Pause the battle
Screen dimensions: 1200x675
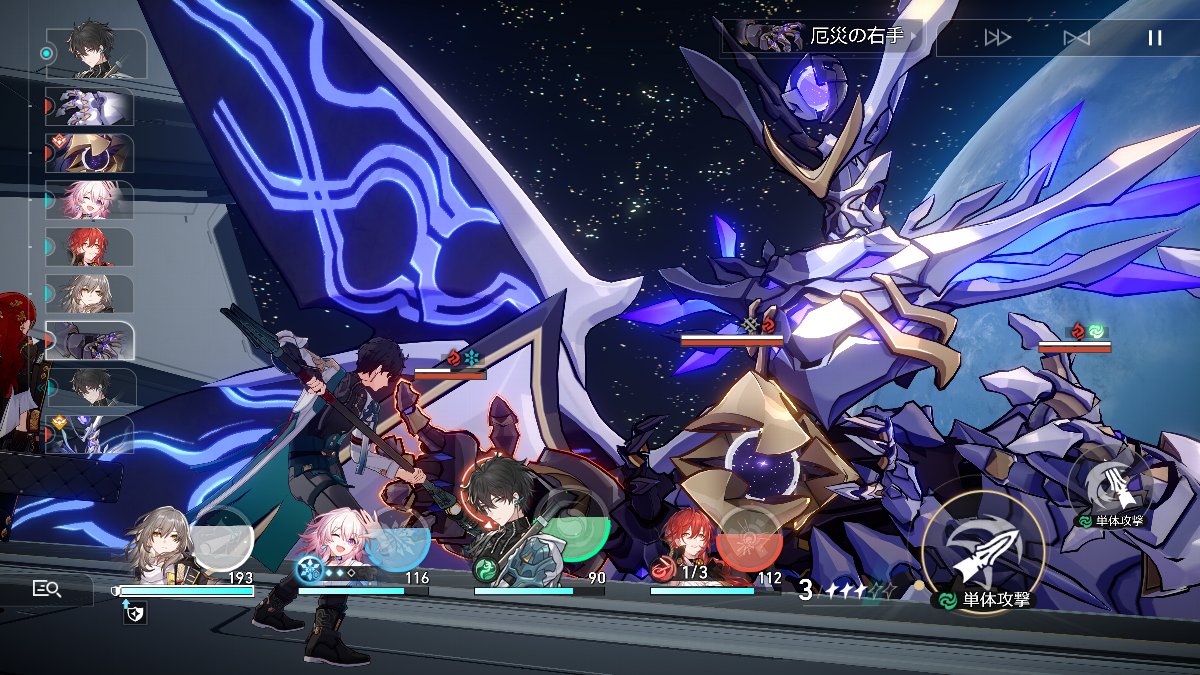pyautogui.click(x=1155, y=38)
